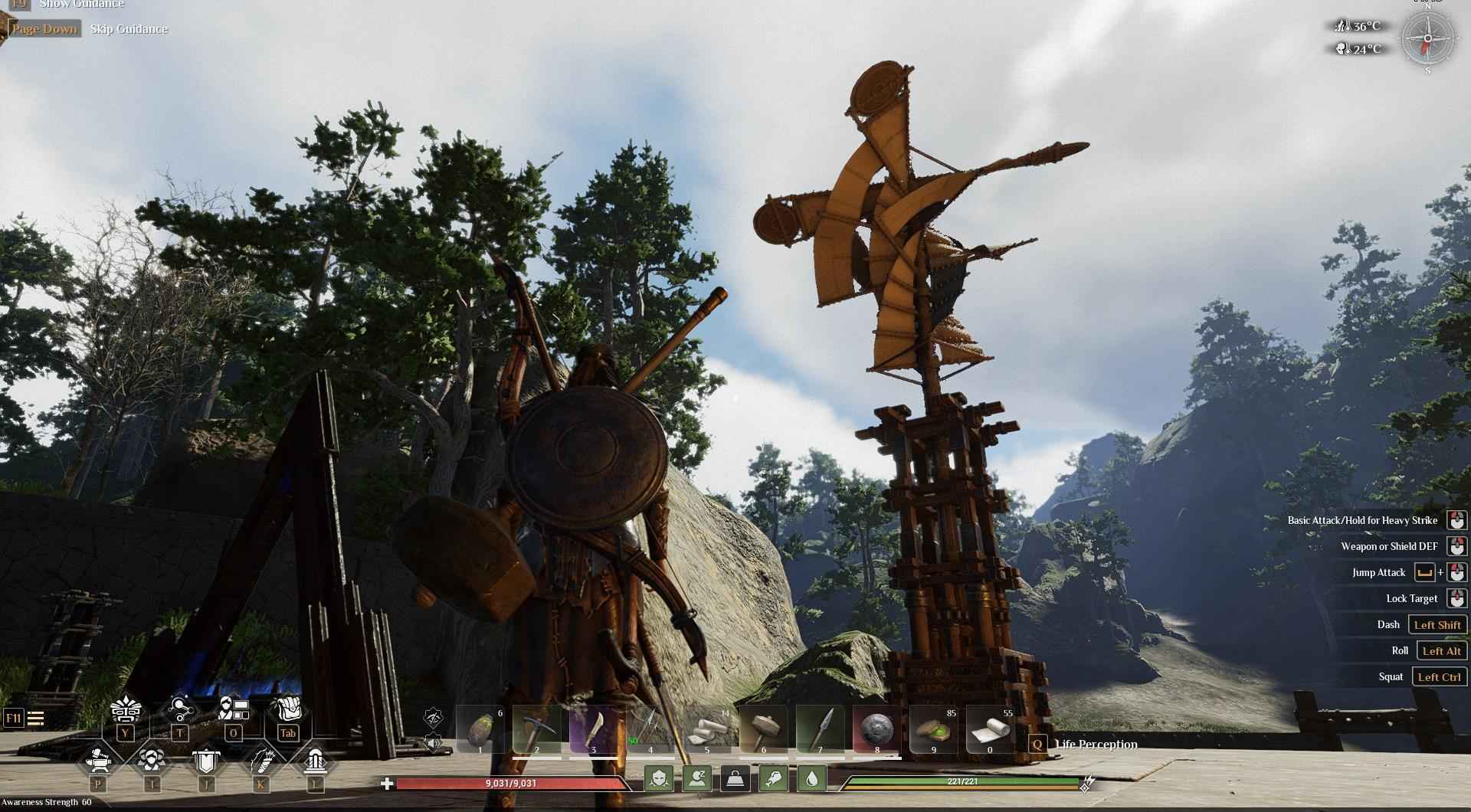Open the banner shield icon
Viewport: 1471px width, 812px height.
tap(205, 761)
